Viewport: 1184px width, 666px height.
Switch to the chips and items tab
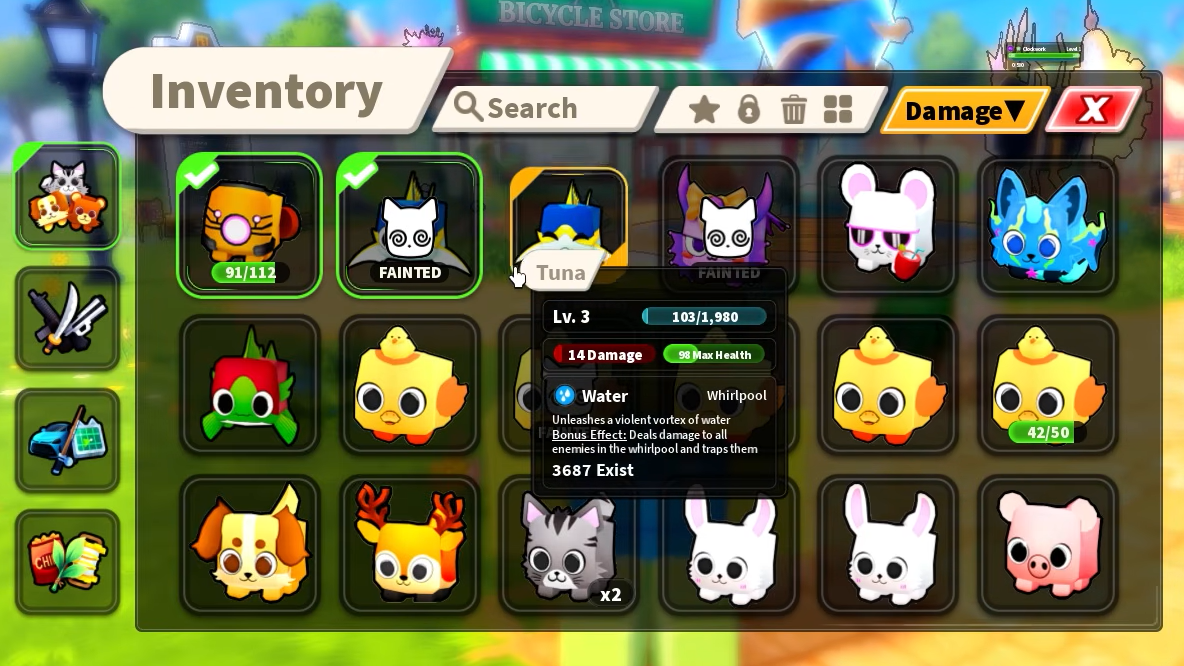pos(67,561)
